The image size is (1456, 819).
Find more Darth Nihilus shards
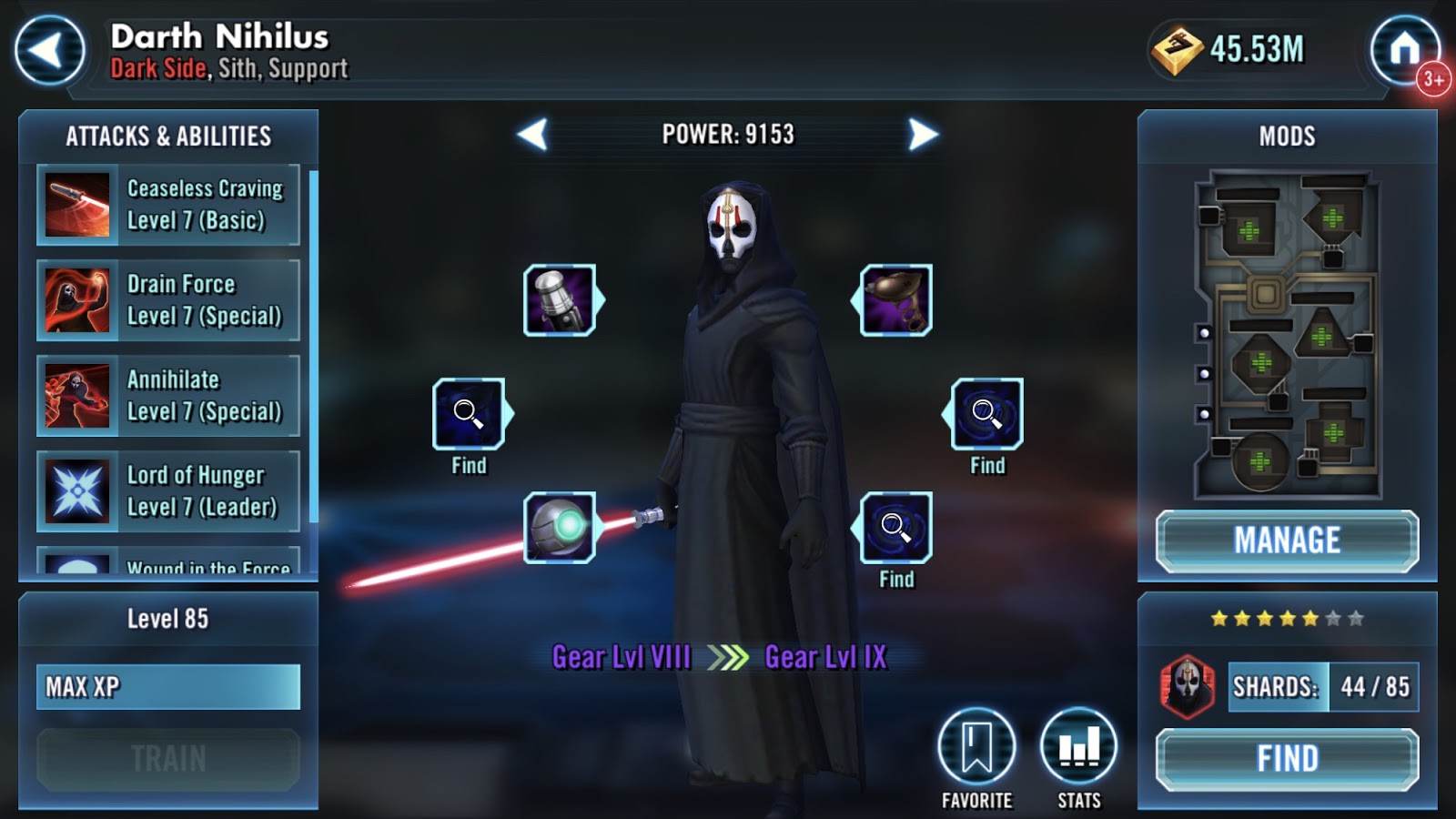(1287, 759)
